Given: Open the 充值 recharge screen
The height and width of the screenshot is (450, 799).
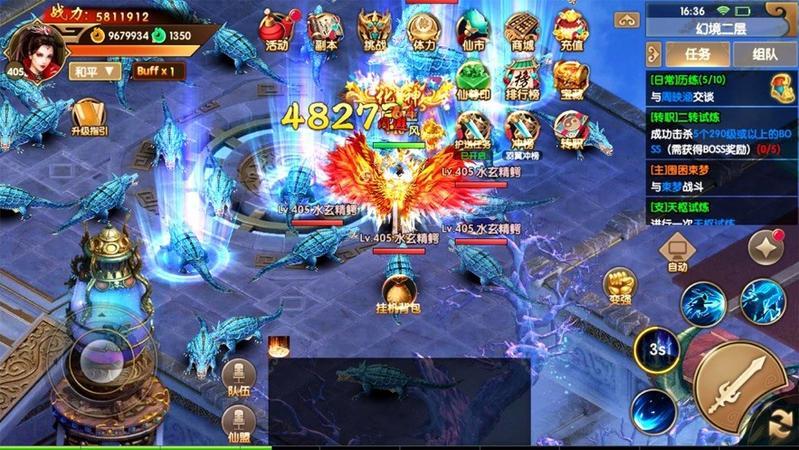Looking at the screenshot, I should click(x=571, y=30).
